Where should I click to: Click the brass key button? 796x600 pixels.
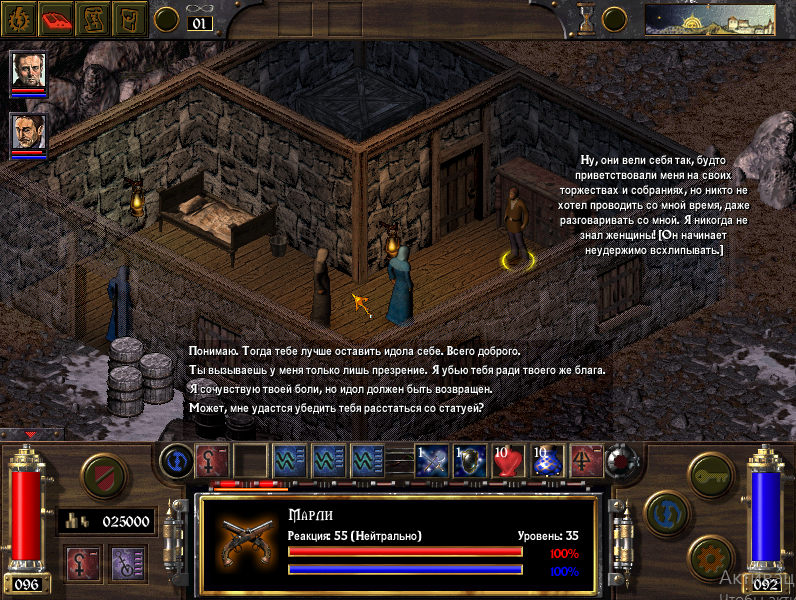[710, 472]
